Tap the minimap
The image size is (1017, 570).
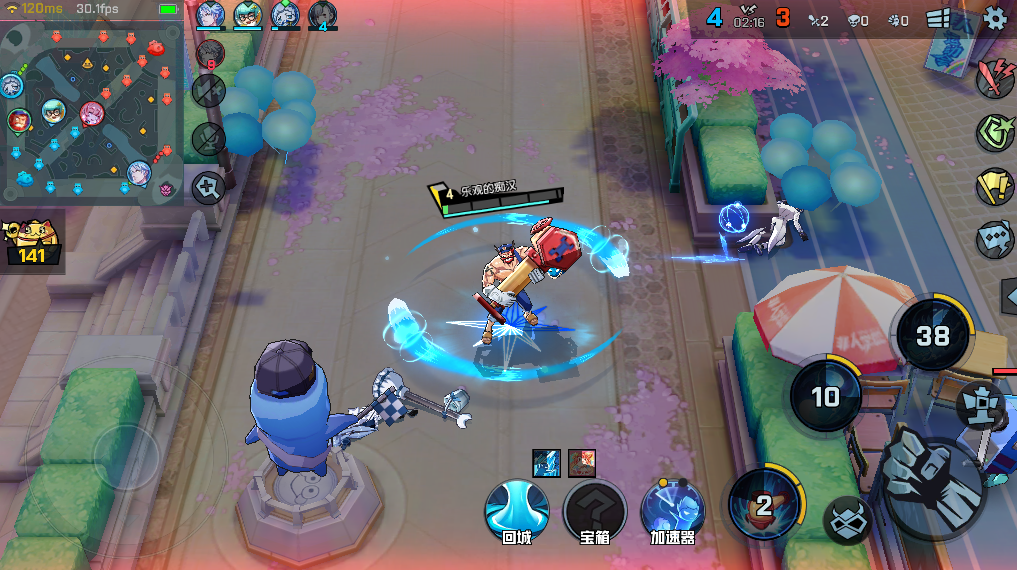point(91,115)
